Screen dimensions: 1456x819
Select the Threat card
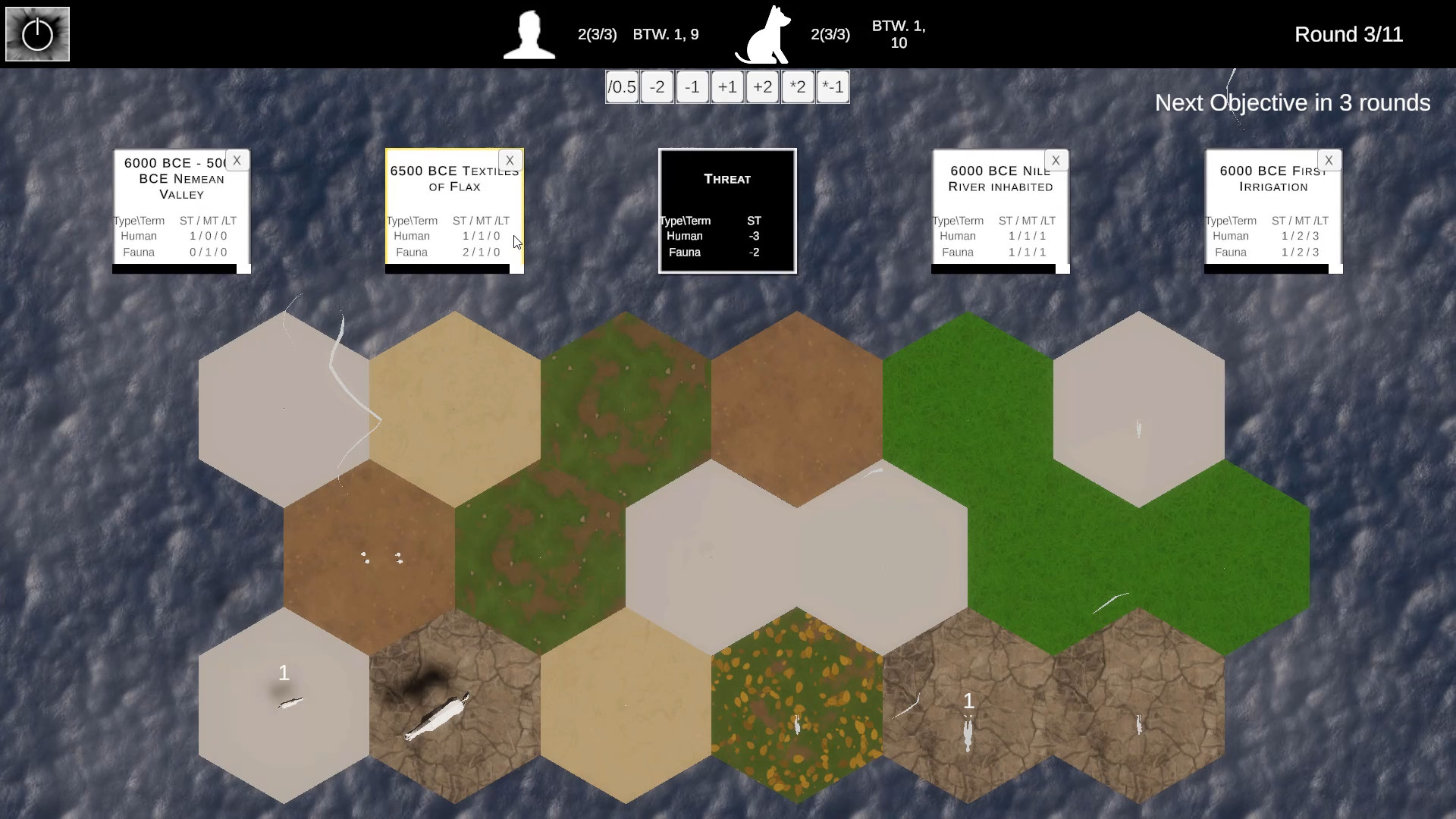[x=727, y=211]
